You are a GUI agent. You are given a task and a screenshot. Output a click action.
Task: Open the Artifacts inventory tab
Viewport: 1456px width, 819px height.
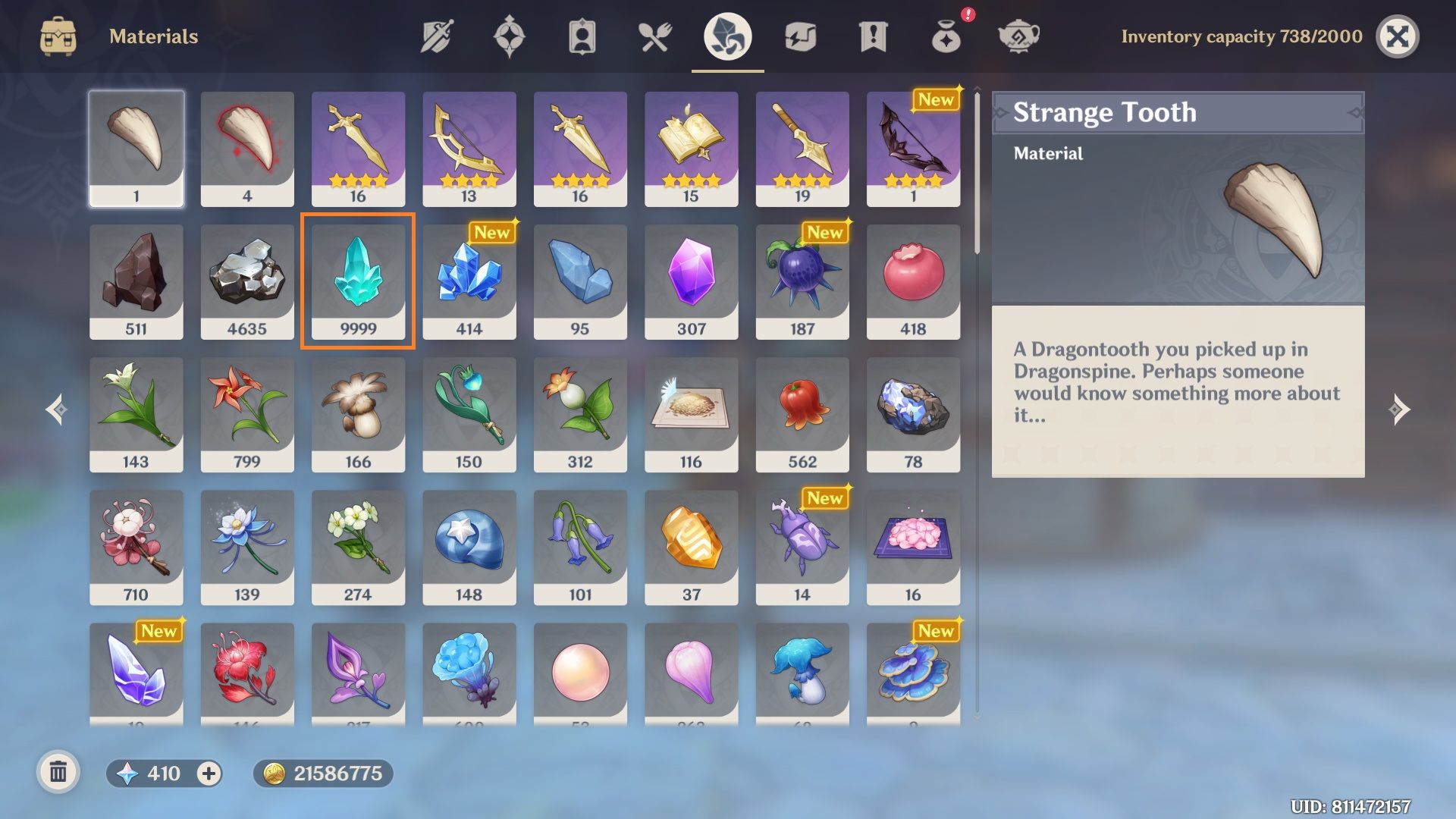[x=509, y=36]
